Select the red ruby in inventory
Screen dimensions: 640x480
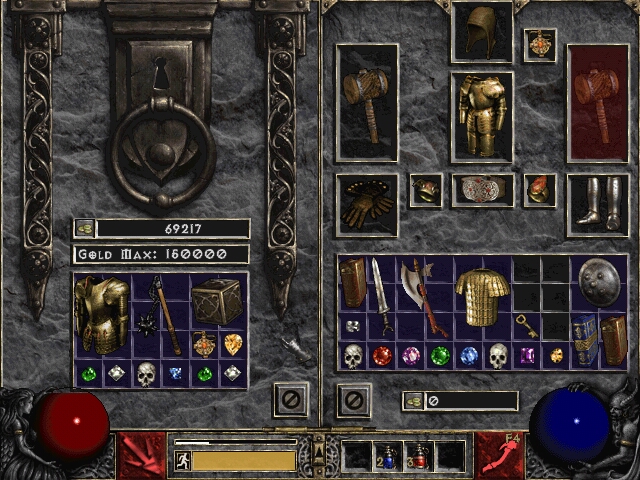381,356
